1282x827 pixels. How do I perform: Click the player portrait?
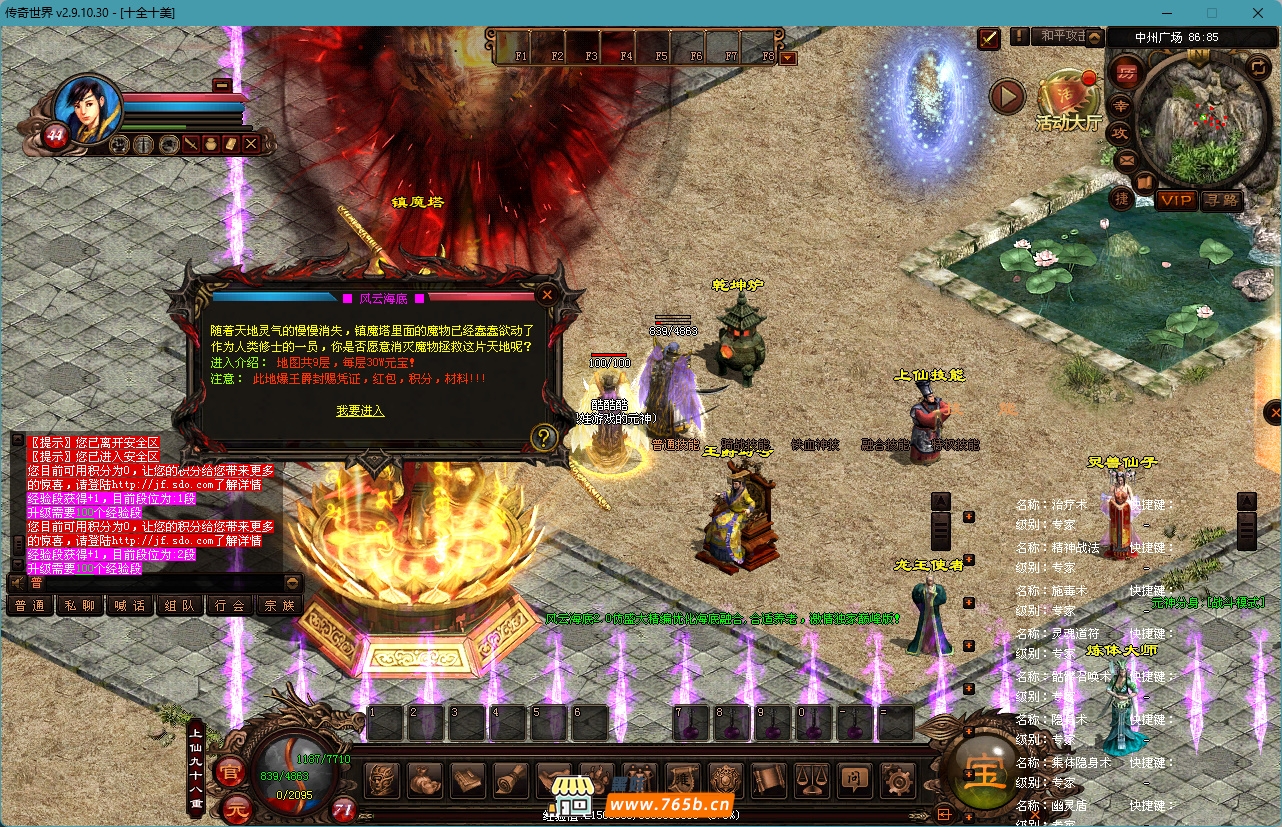point(86,108)
